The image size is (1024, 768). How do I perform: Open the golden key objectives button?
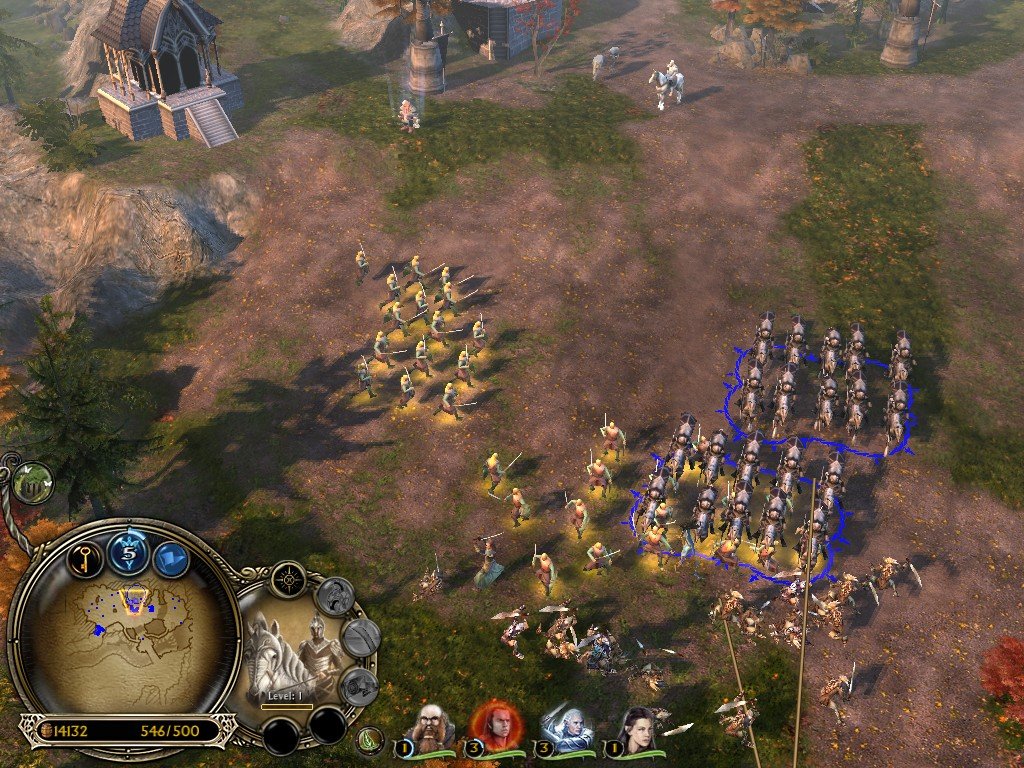85,559
